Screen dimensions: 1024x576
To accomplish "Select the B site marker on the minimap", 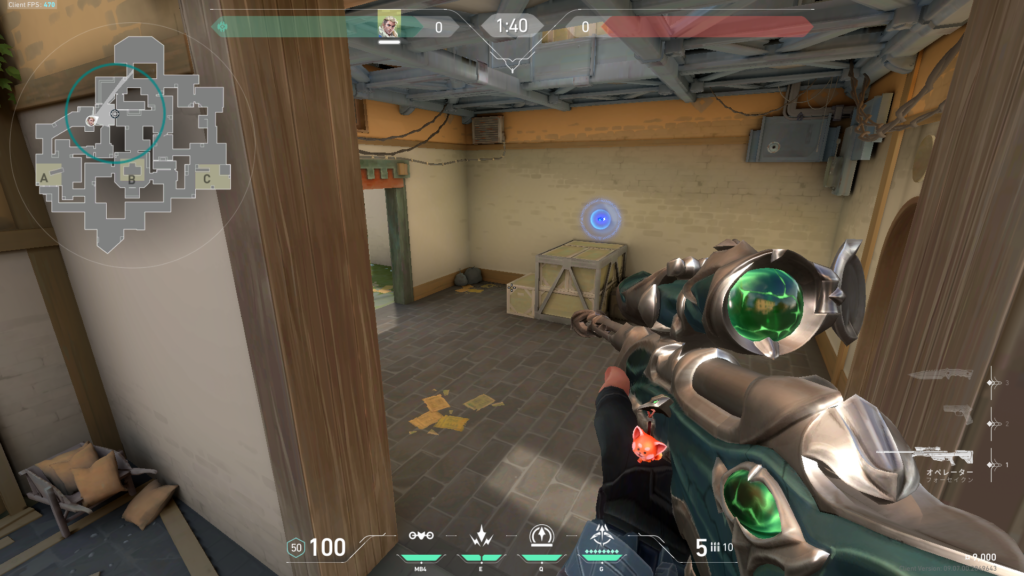I will tap(130, 179).
